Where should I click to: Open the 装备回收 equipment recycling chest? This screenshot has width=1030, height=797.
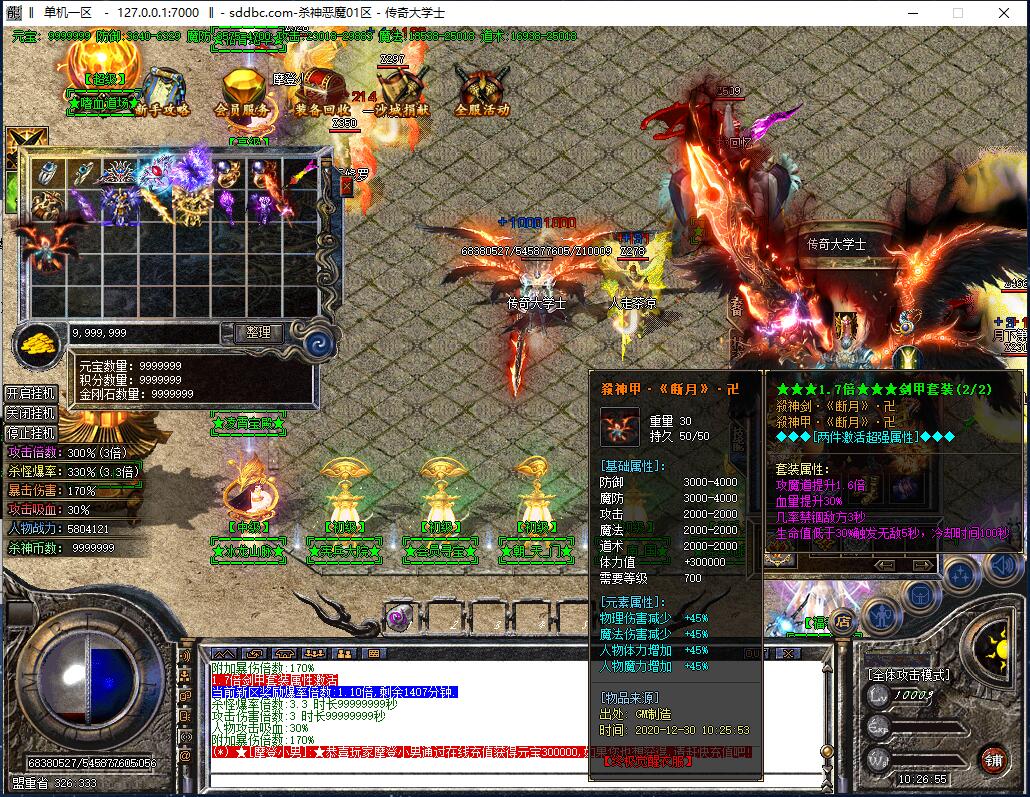coord(322,92)
